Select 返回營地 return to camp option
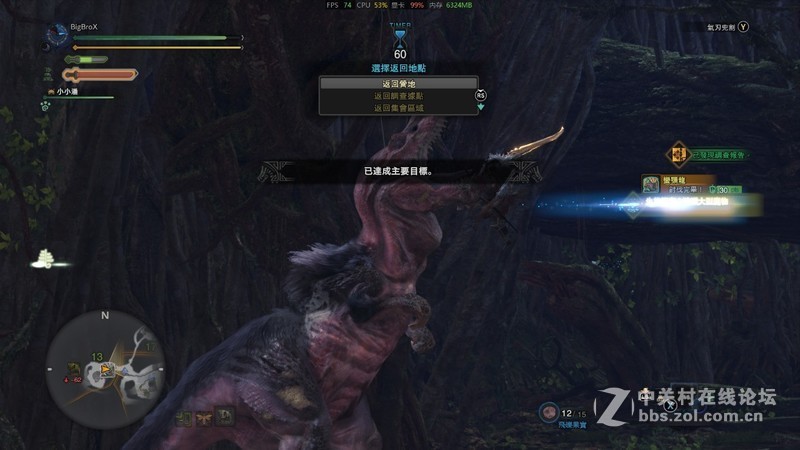This screenshot has height=450, width=800. (x=397, y=85)
